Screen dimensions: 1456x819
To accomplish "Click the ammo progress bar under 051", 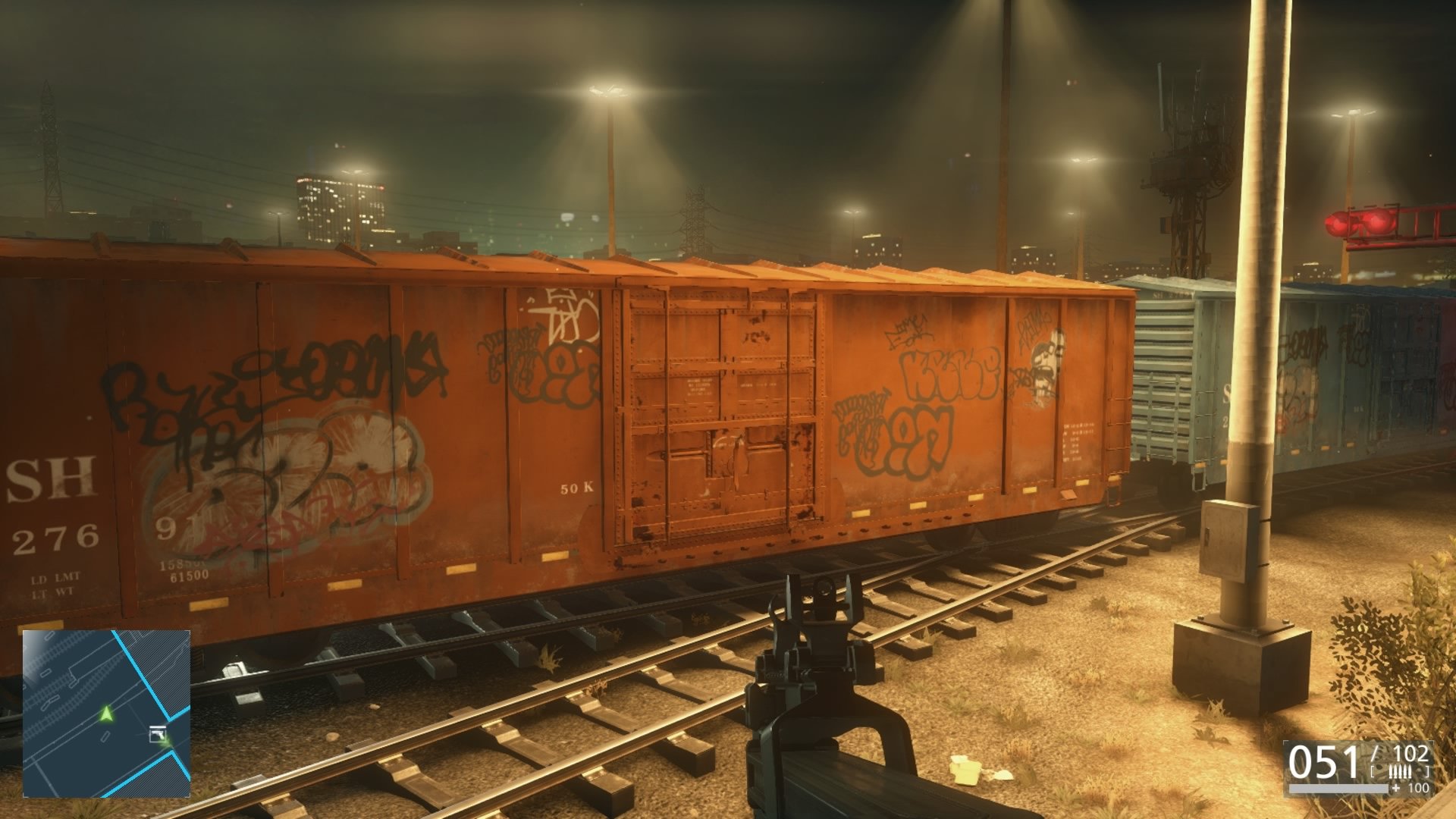I will [1338, 789].
